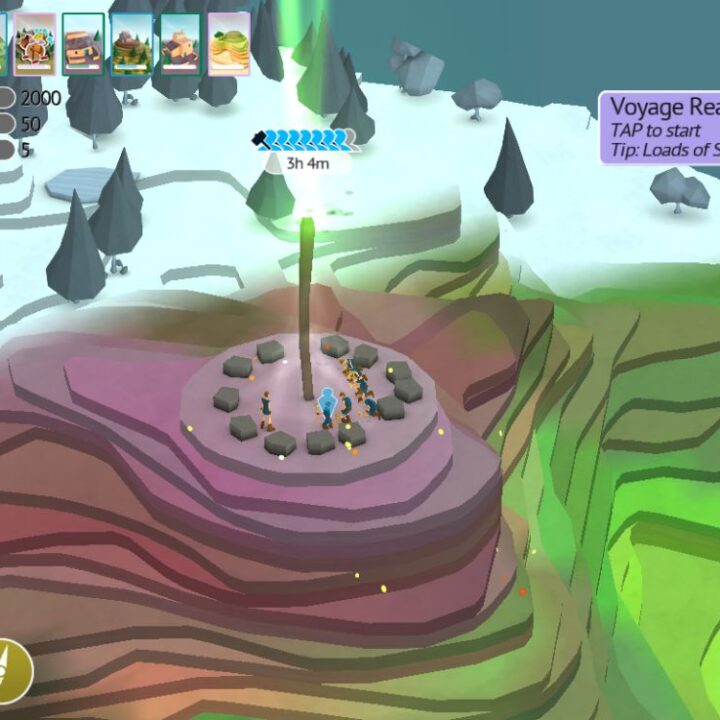Select the purple striped hut card
The height and width of the screenshot is (720, 720).
coord(83,44)
